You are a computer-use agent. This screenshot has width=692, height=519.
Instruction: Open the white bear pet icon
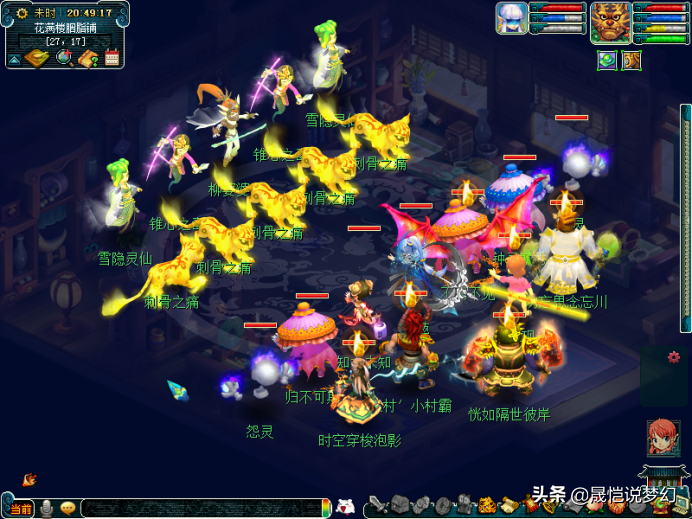345,506
